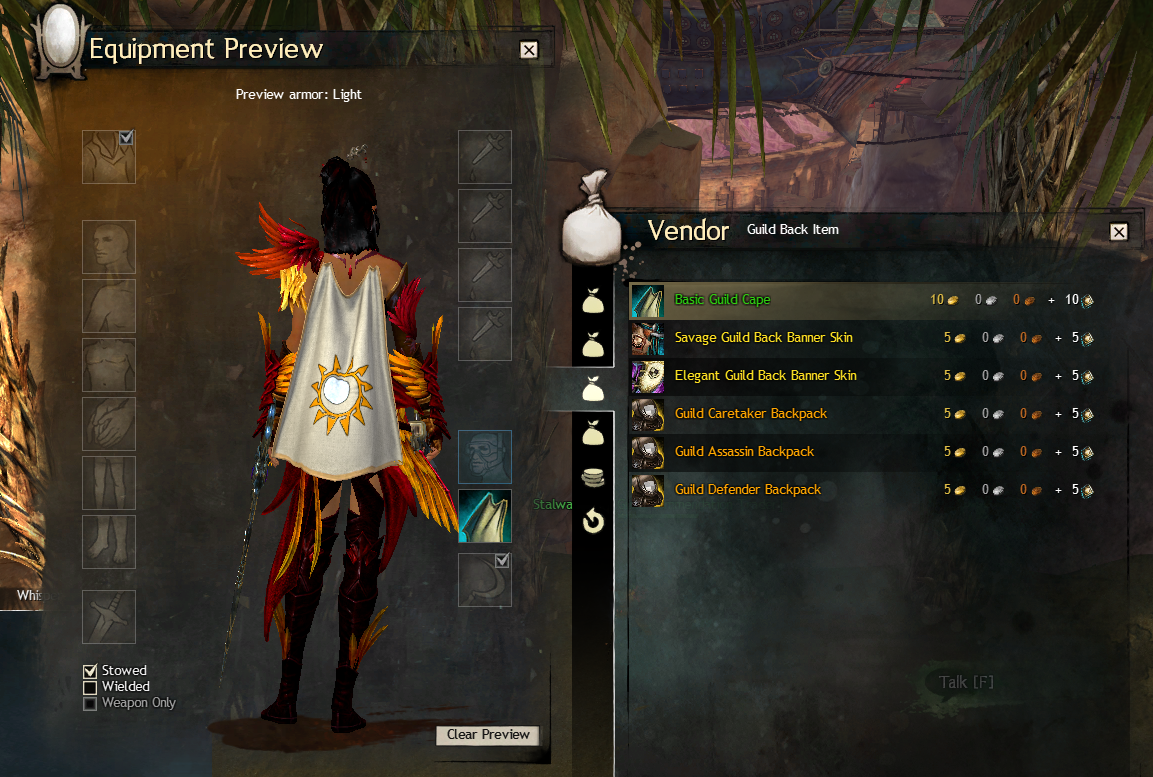
Task: Enable the Wielded weapon option
Action: [91, 687]
